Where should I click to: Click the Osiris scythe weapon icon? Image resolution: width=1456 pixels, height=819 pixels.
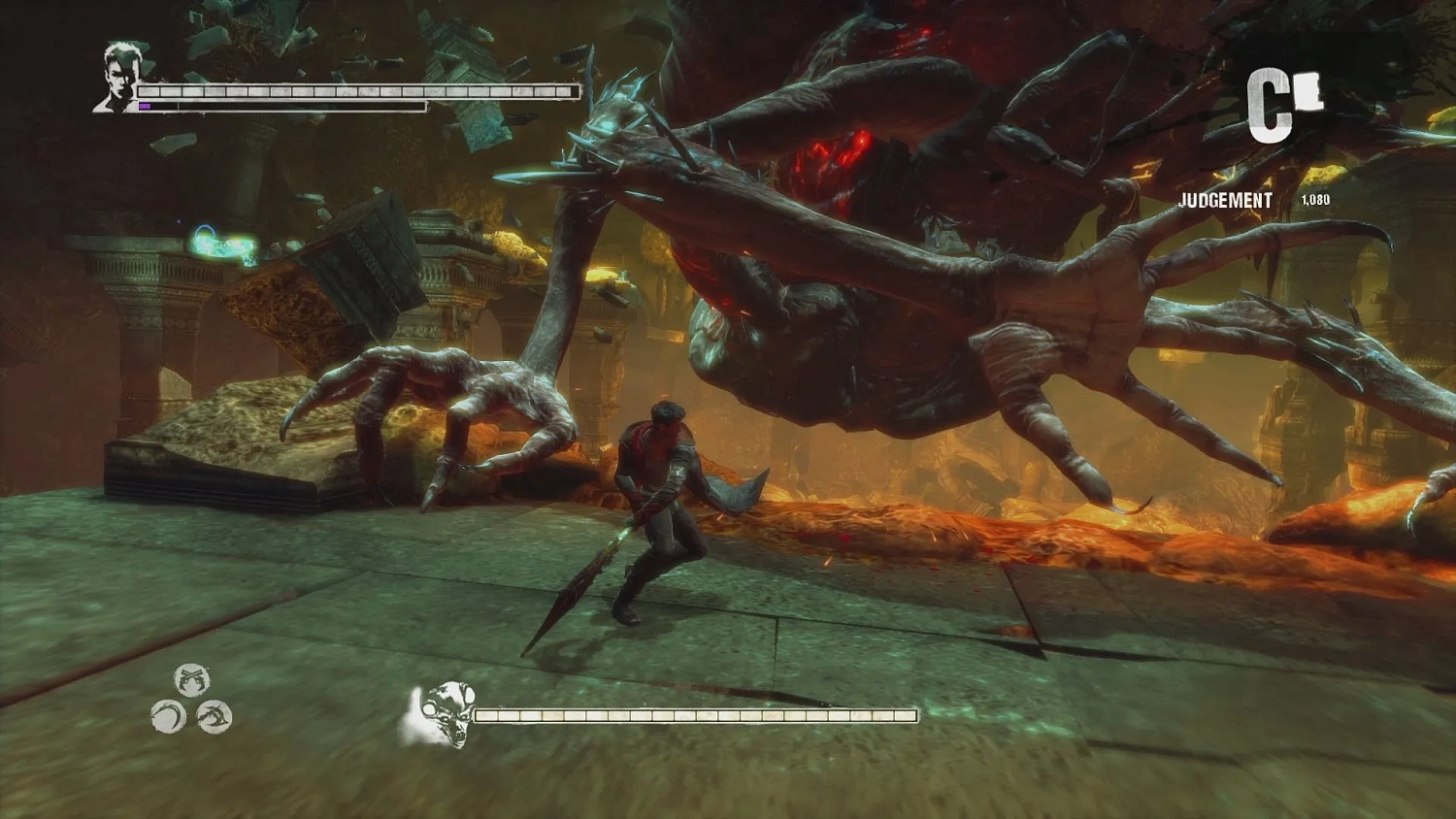(x=167, y=716)
